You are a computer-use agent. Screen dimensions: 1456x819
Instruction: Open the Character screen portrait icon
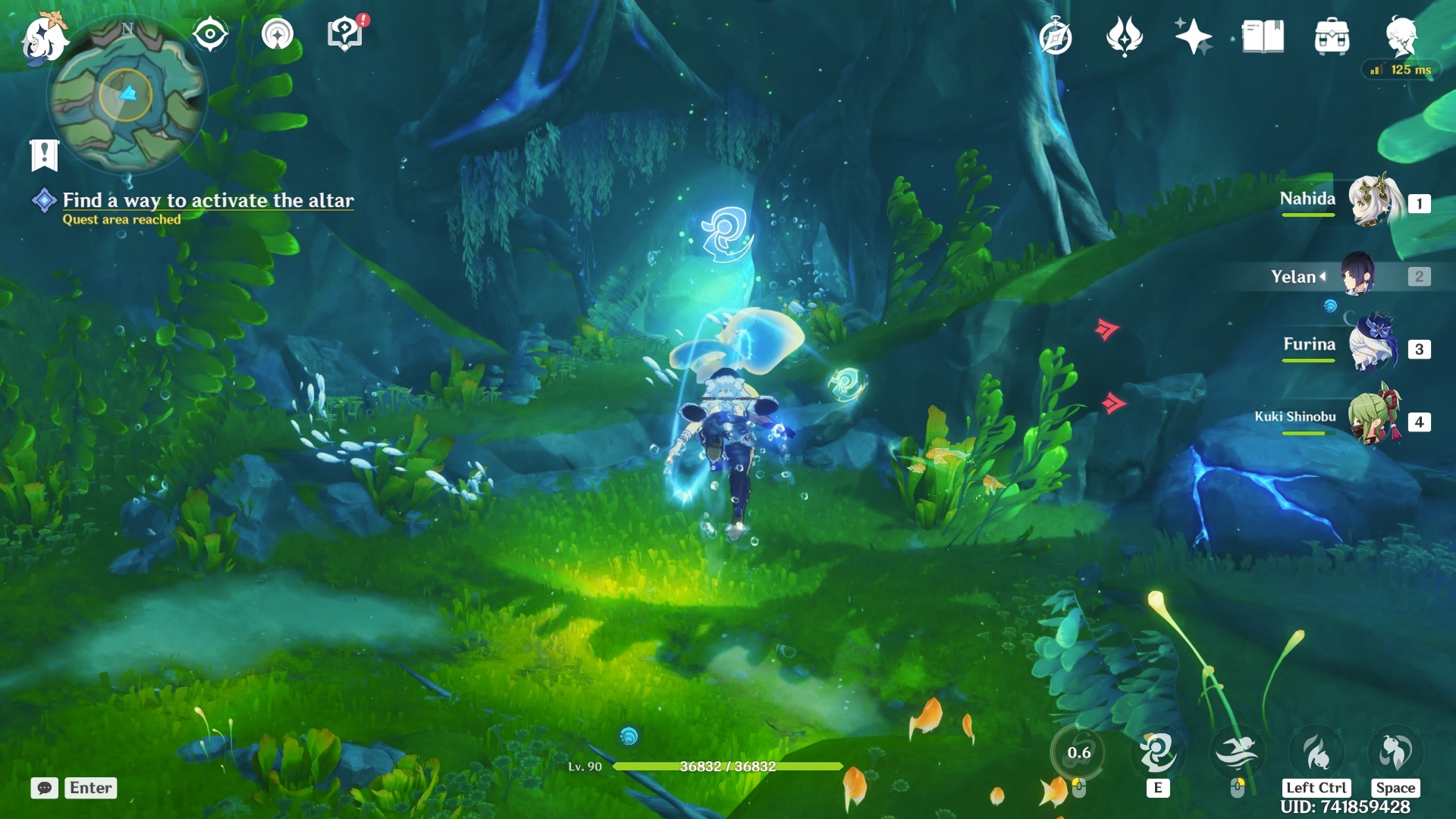(1404, 34)
